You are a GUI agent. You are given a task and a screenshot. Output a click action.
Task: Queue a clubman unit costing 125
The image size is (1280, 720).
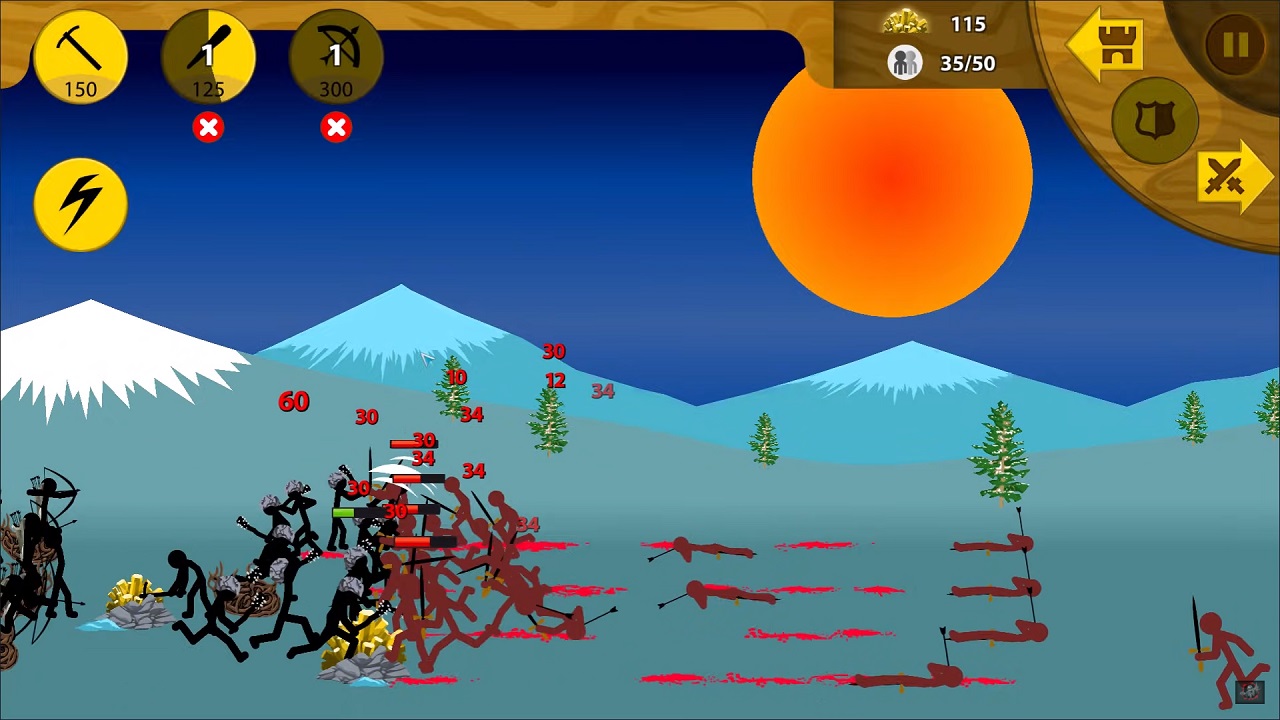pyautogui.click(x=208, y=57)
